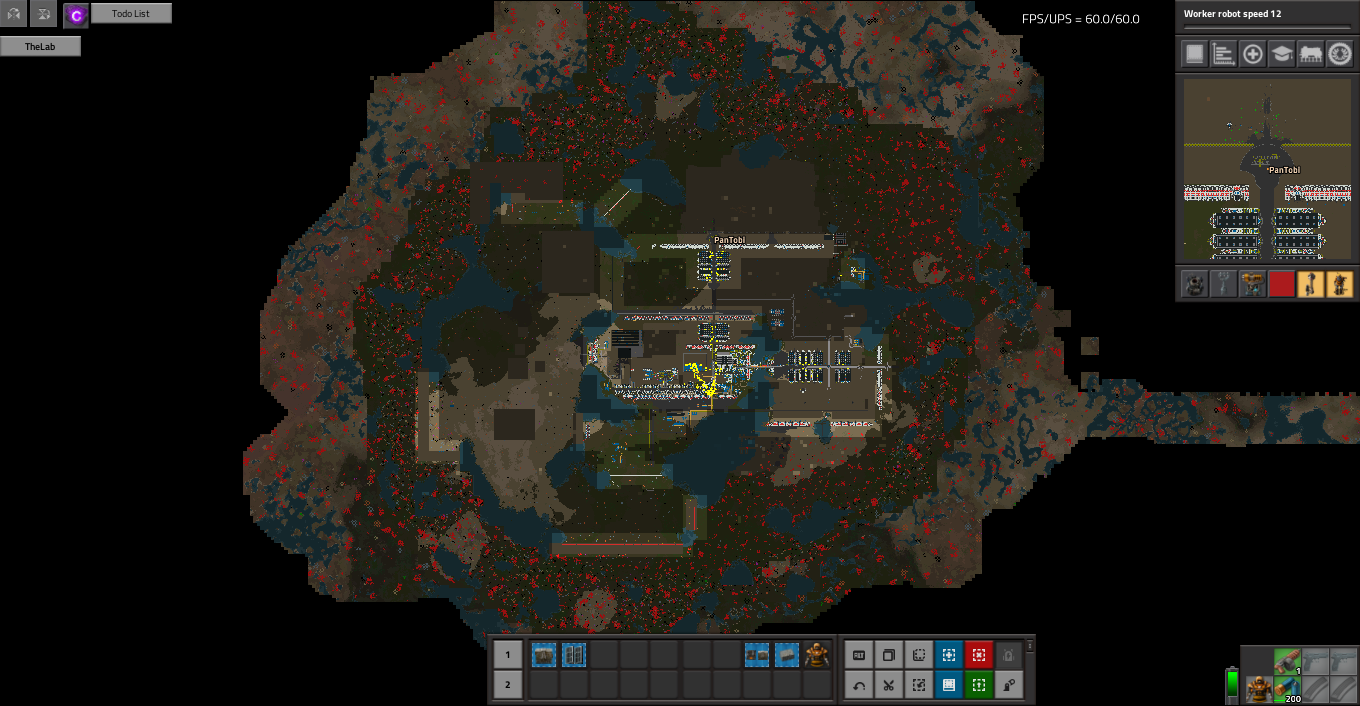Open the trains overview locomotive icon
The image size is (1360, 706).
(x=1310, y=54)
